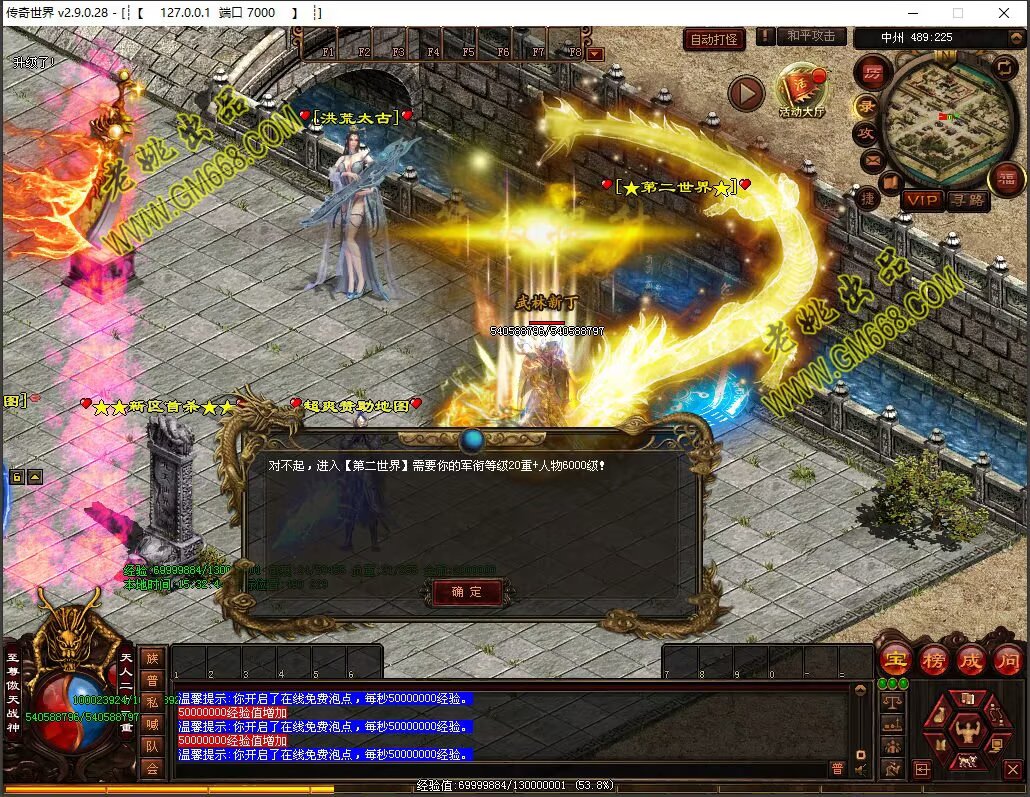Open the envelope mail icon
The width and height of the screenshot is (1030, 797).
pyautogui.click(x=872, y=159)
